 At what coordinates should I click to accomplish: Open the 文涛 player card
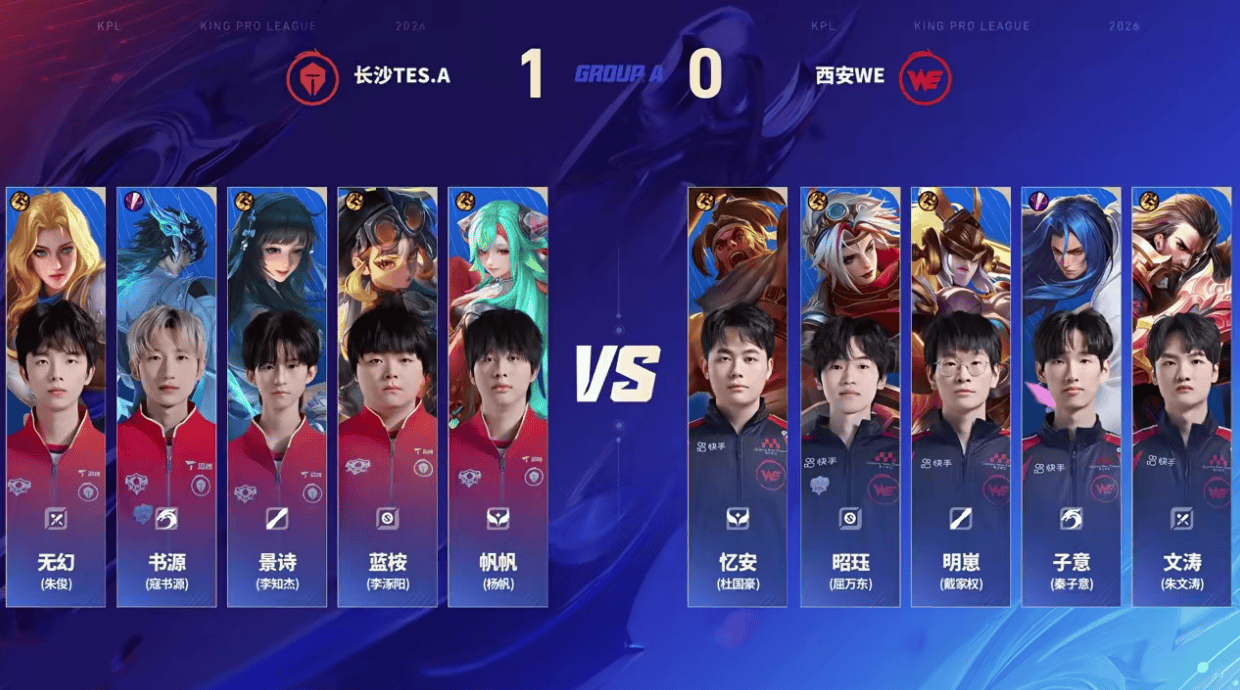click(x=1181, y=397)
